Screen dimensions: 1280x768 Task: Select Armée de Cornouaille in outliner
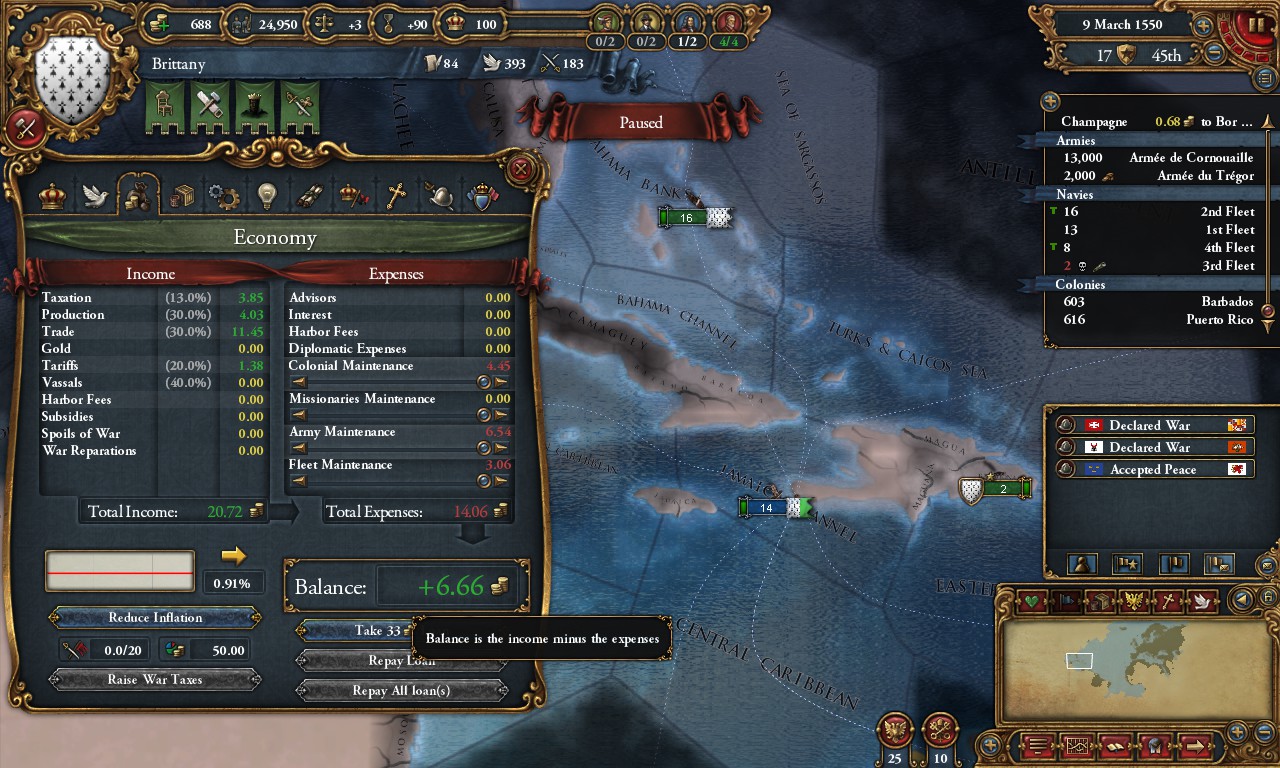point(1155,158)
